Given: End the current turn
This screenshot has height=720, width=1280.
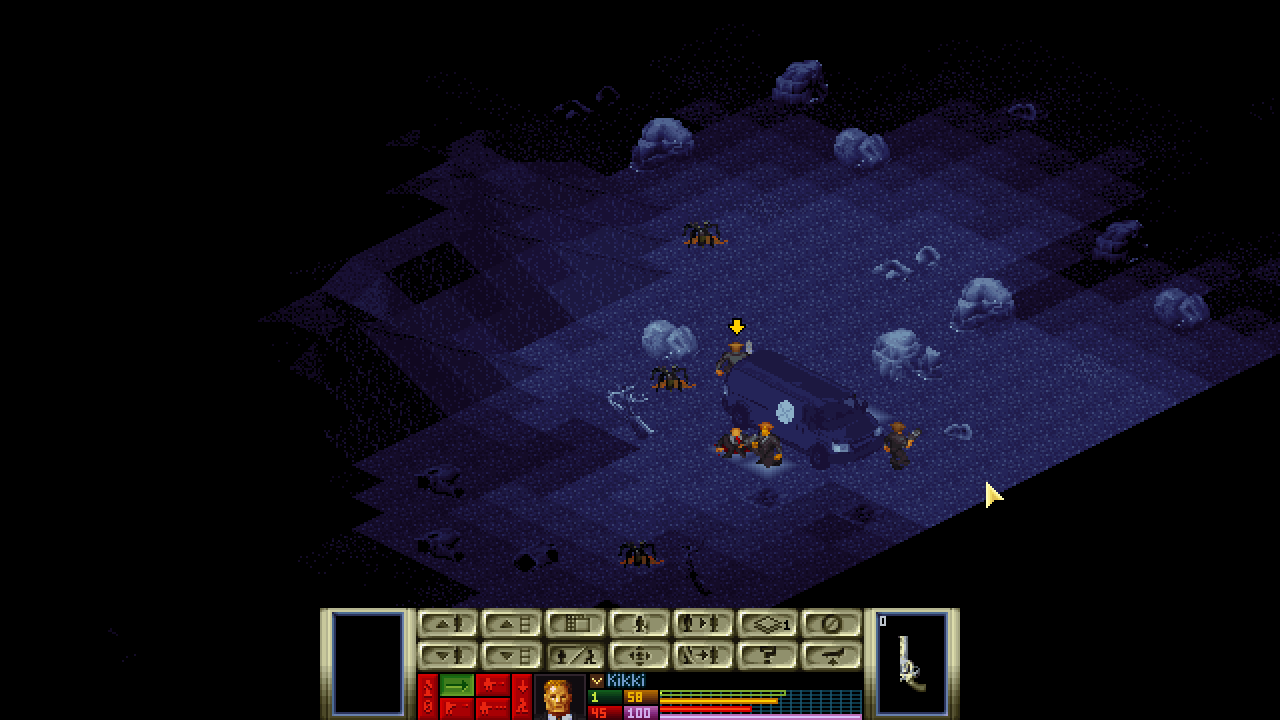Looking at the screenshot, I should click(831, 656).
